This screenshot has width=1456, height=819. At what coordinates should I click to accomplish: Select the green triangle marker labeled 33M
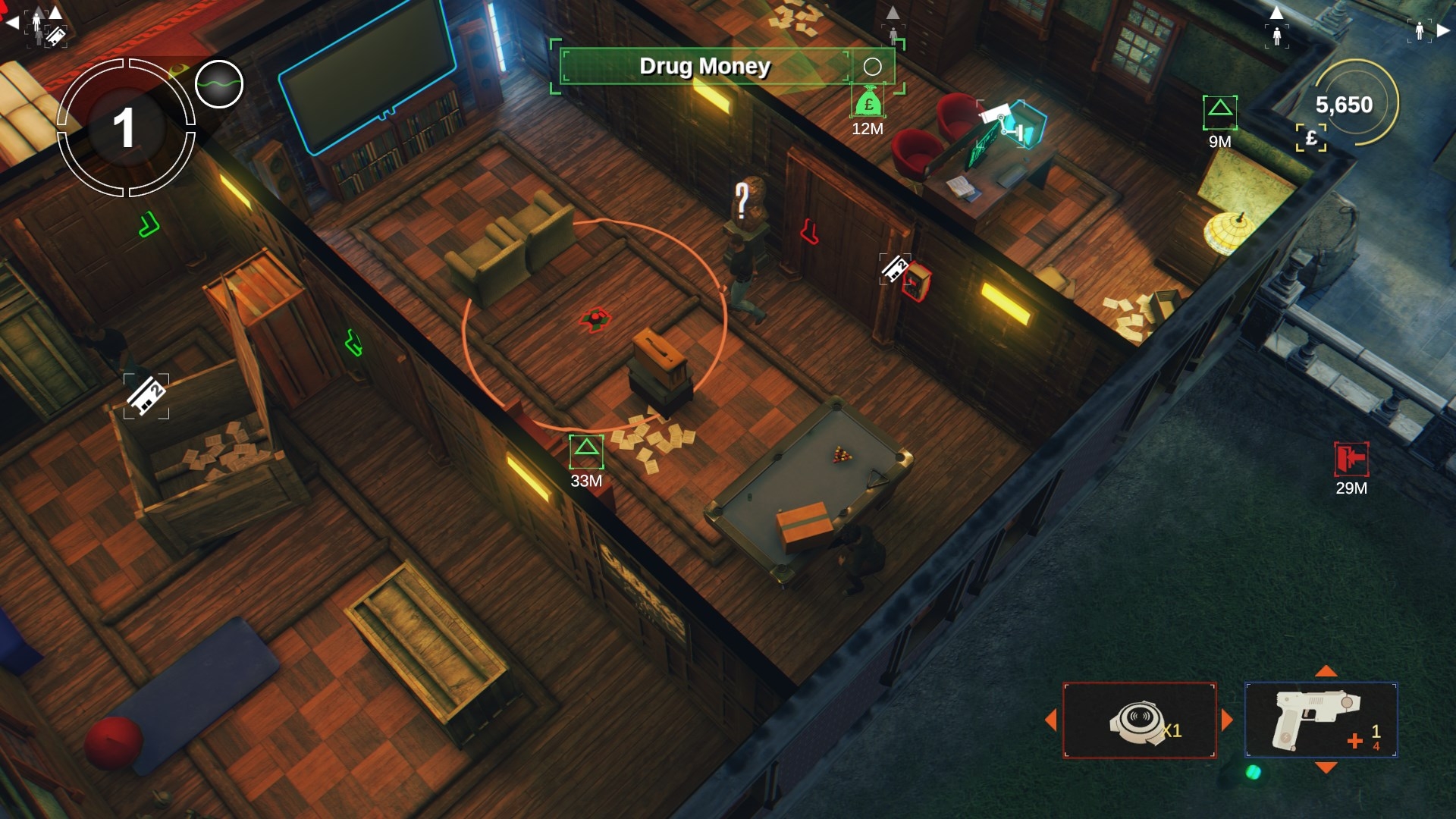tap(586, 450)
